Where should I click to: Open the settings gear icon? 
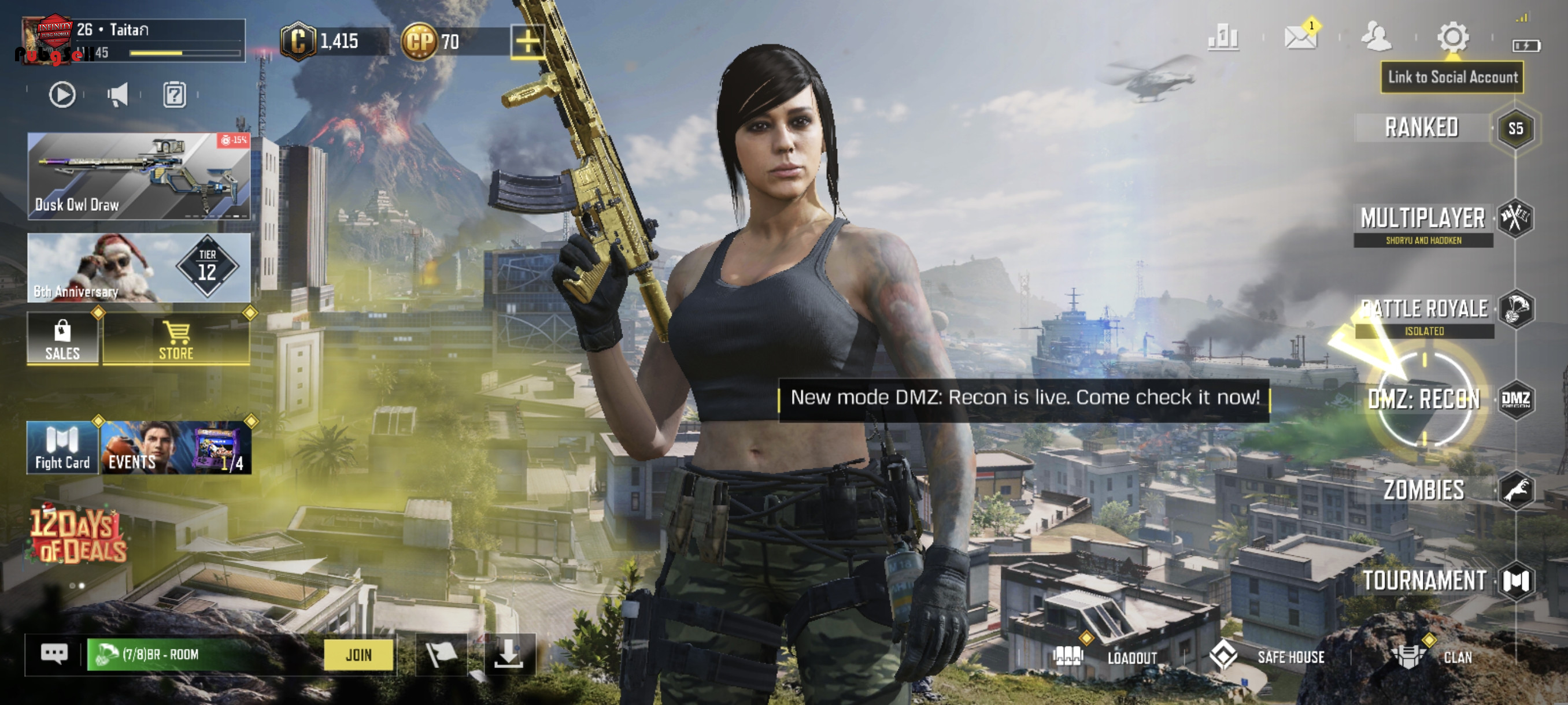pyautogui.click(x=1453, y=38)
